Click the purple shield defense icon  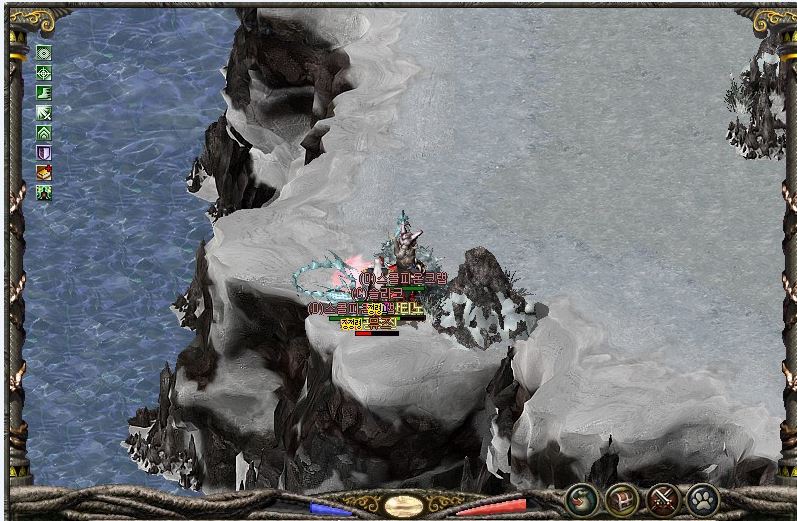(44, 152)
